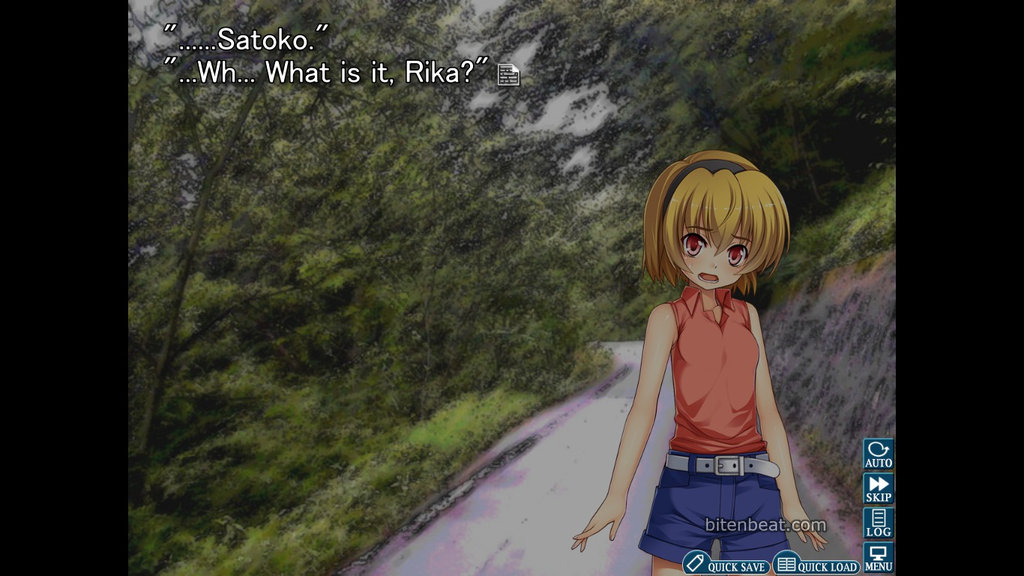Enable Auto text advance mode
Screen dimensions: 1024x576
click(878, 454)
